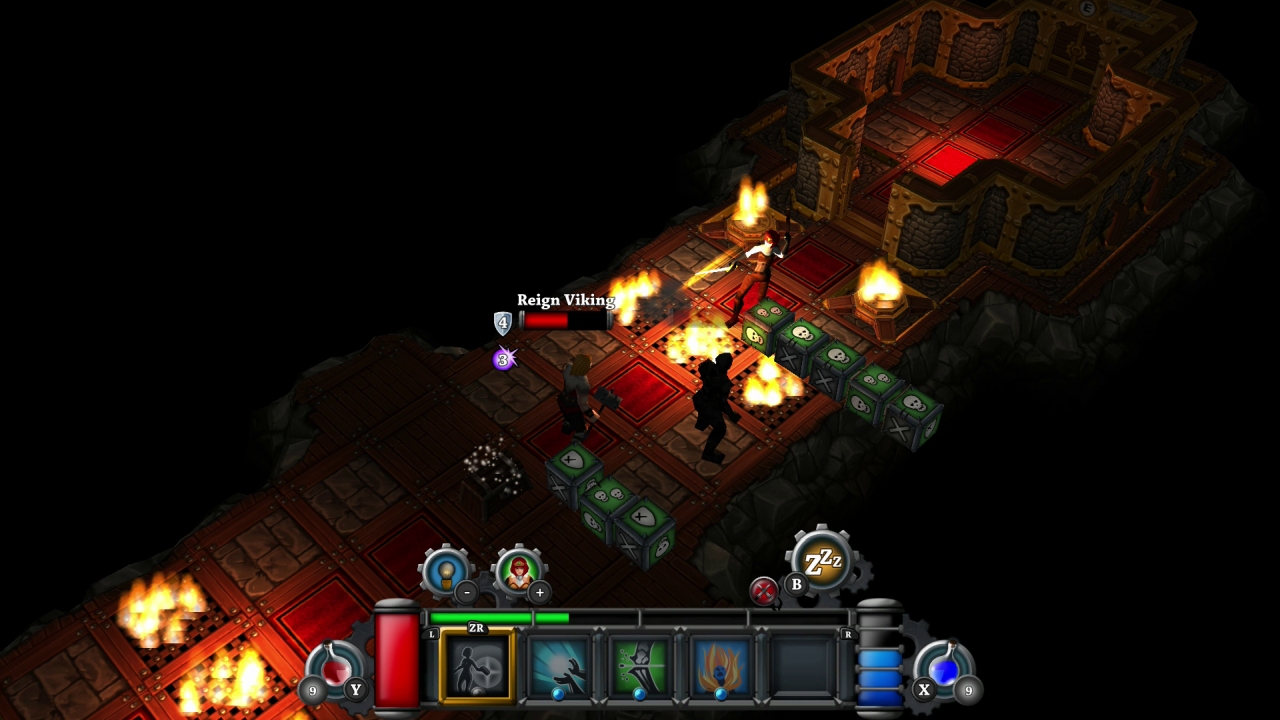Image resolution: width=1280 pixels, height=720 pixels.
Task: Toggle the red X cancel marker
Action: 763,588
